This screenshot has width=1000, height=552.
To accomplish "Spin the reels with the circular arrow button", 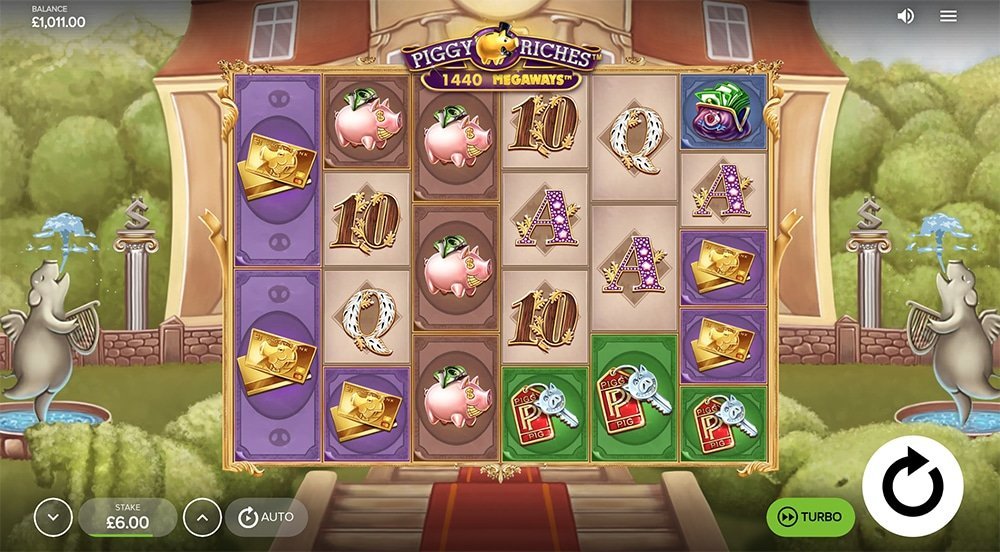I will point(912,486).
